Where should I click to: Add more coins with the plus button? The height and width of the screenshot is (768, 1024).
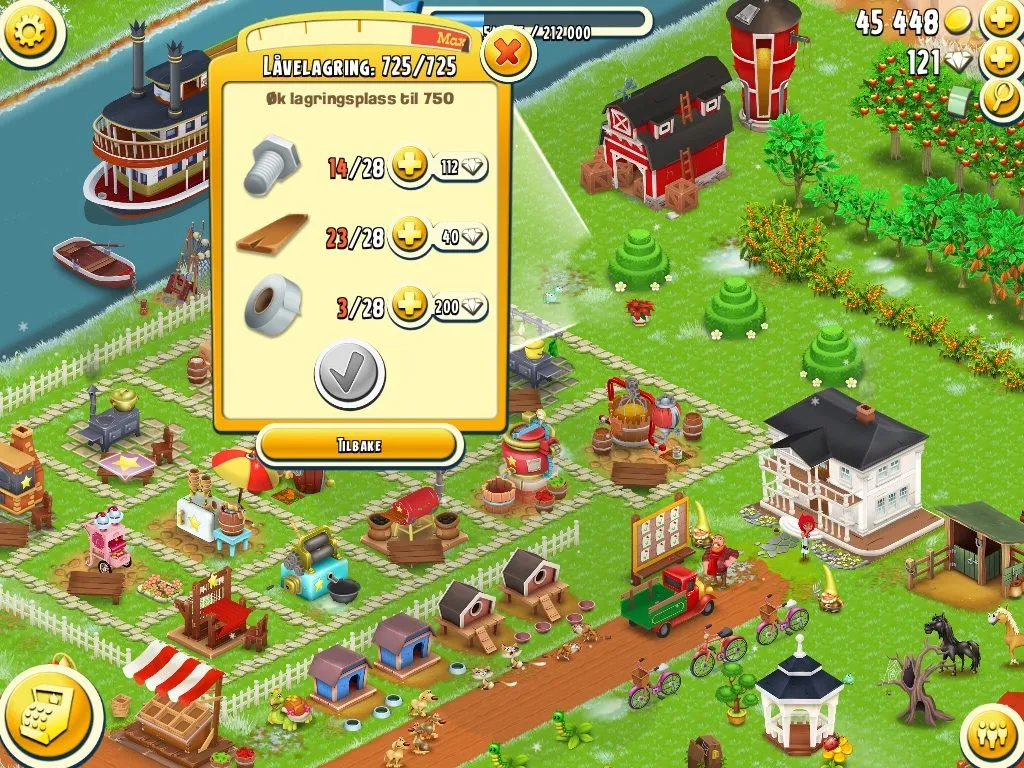(x=1000, y=19)
